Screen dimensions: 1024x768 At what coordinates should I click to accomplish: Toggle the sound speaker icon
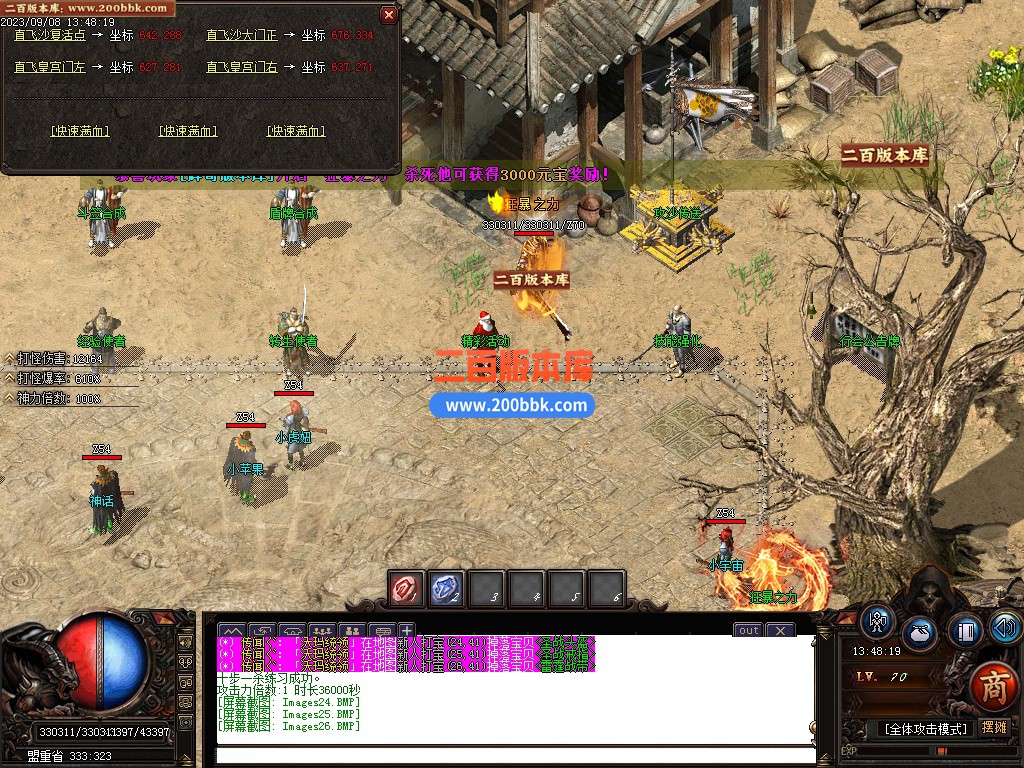tap(1005, 627)
